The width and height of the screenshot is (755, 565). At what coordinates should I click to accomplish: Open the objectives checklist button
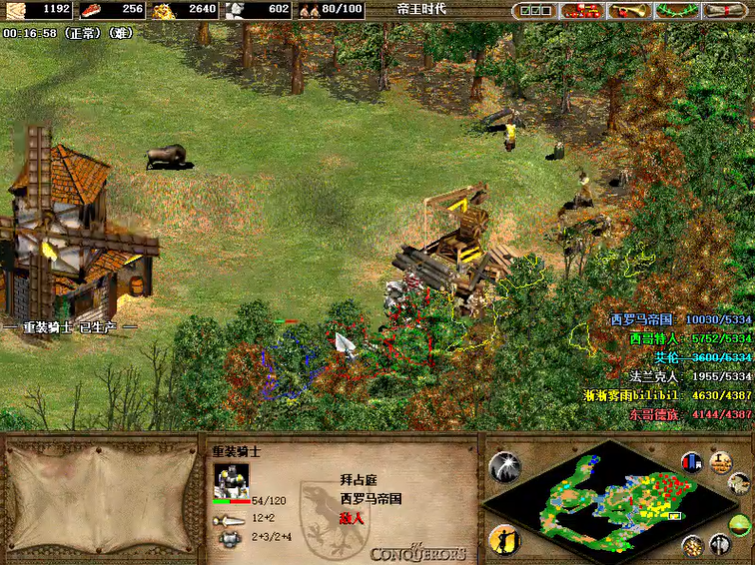click(x=534, y=10)
